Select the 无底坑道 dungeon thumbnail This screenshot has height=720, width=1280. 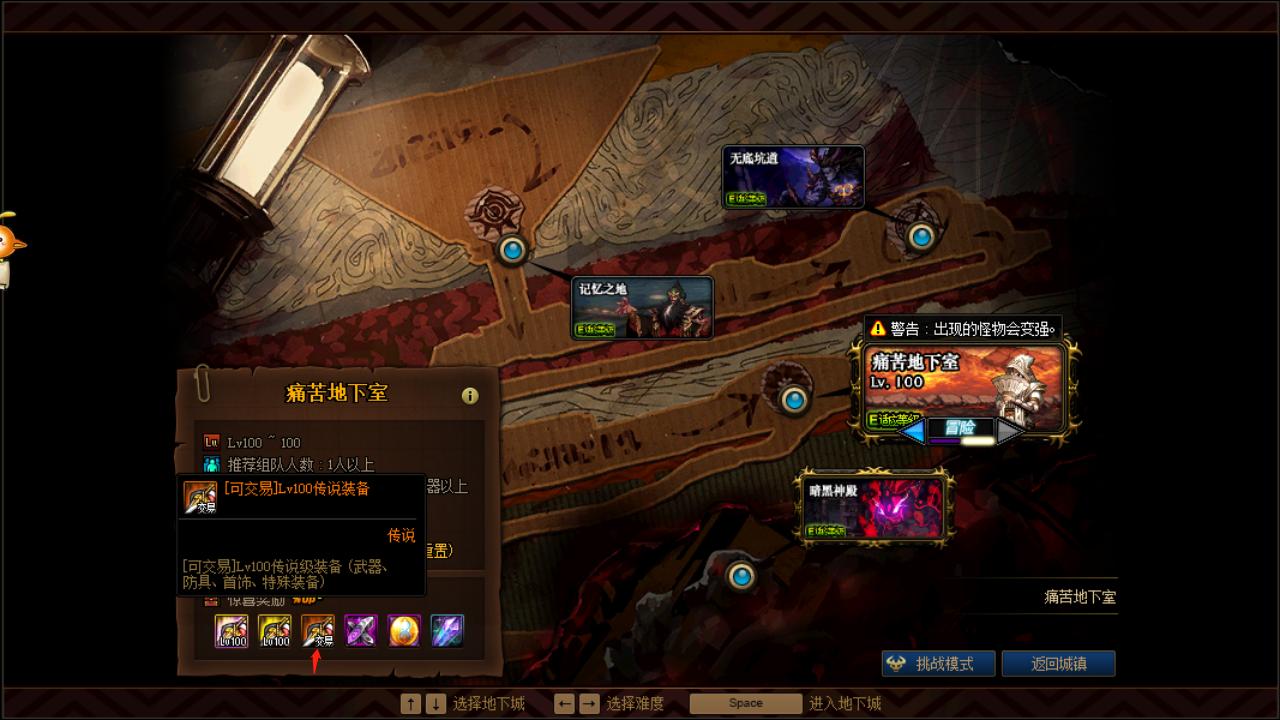tap(792, 176)
